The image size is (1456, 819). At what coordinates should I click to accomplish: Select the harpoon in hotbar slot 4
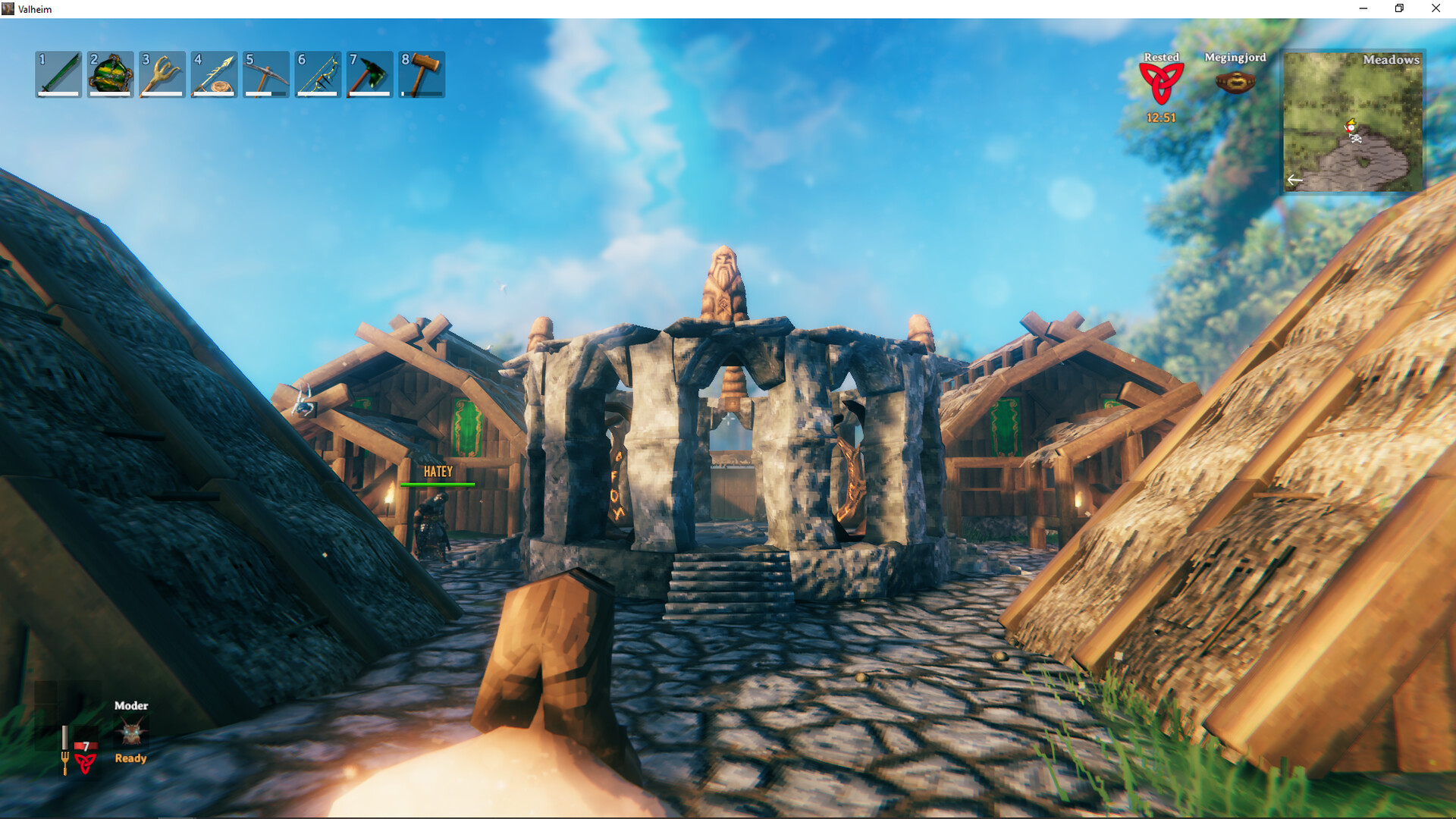pyautogui.click(x=213, y=74)
